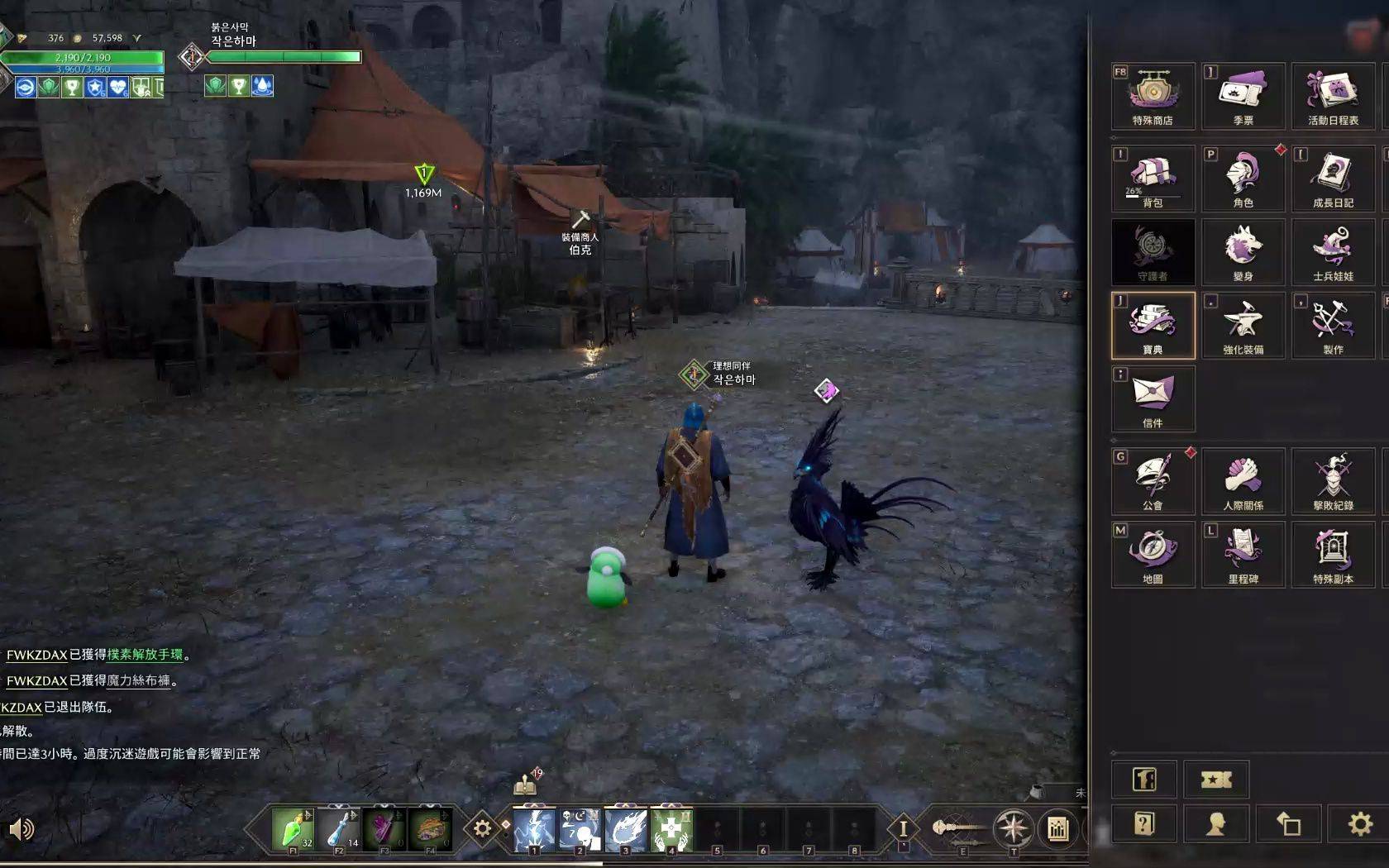This screenshot has height=868, width=1389.
Task: Open the 變身 transformation menu
Action: 1243,251
